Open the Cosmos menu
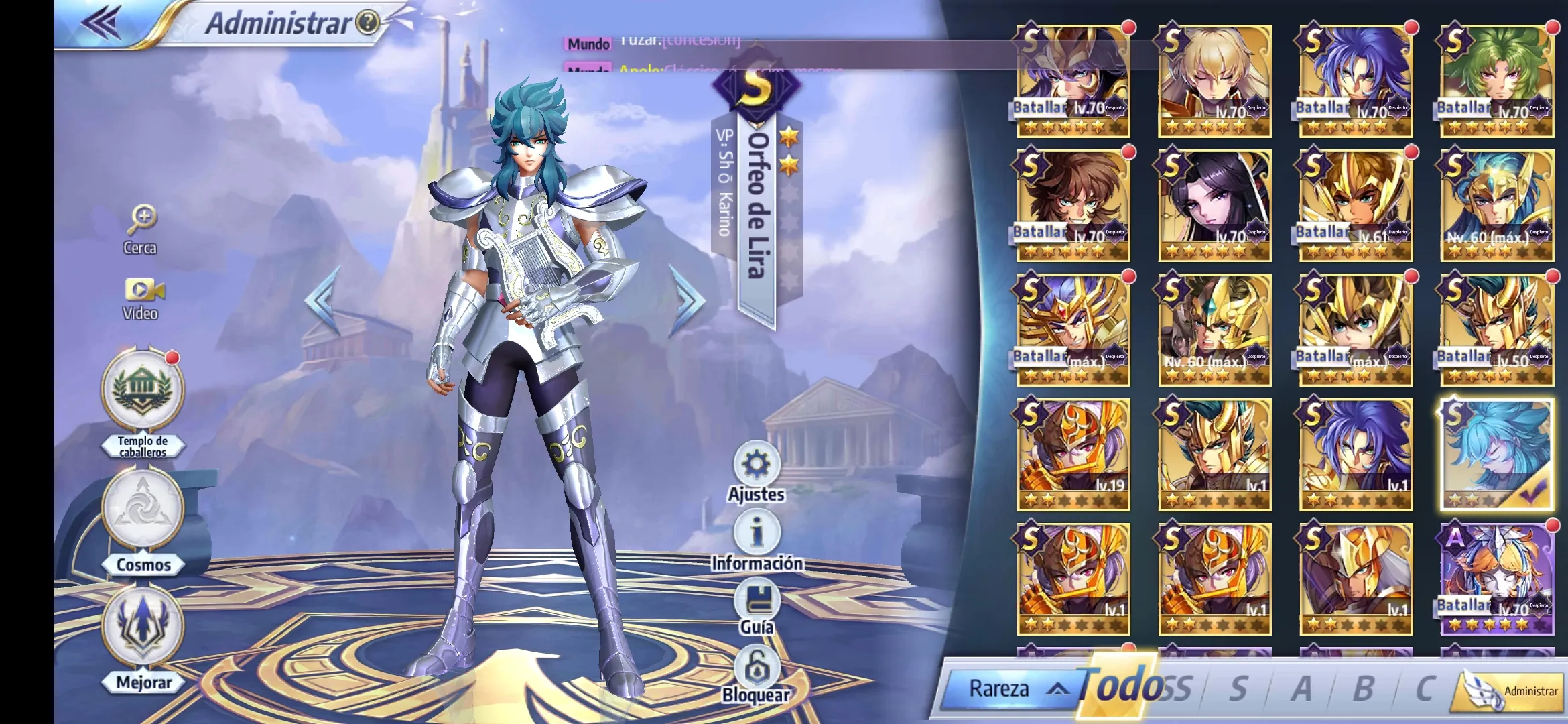 (143, 509)
